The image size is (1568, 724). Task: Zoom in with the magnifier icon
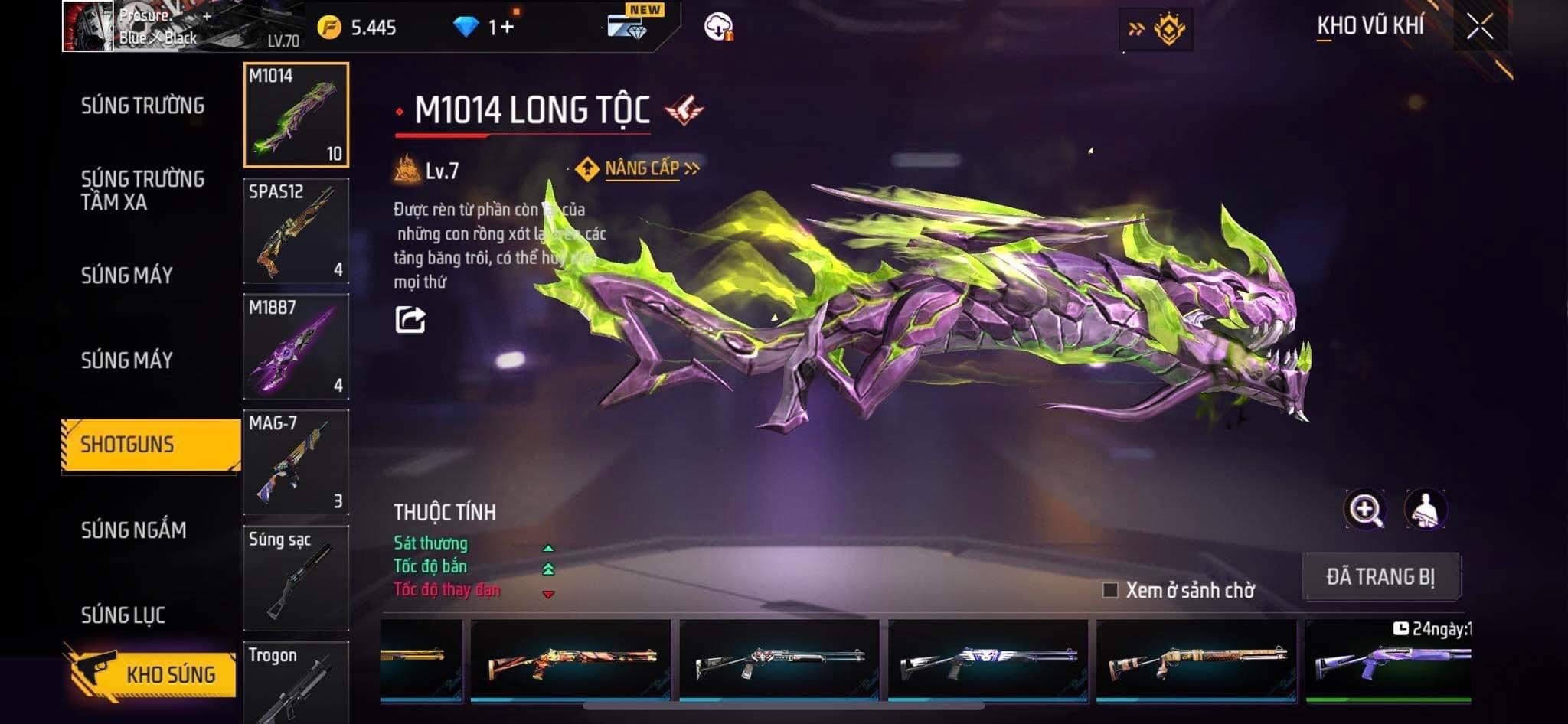coord(1364,510)
